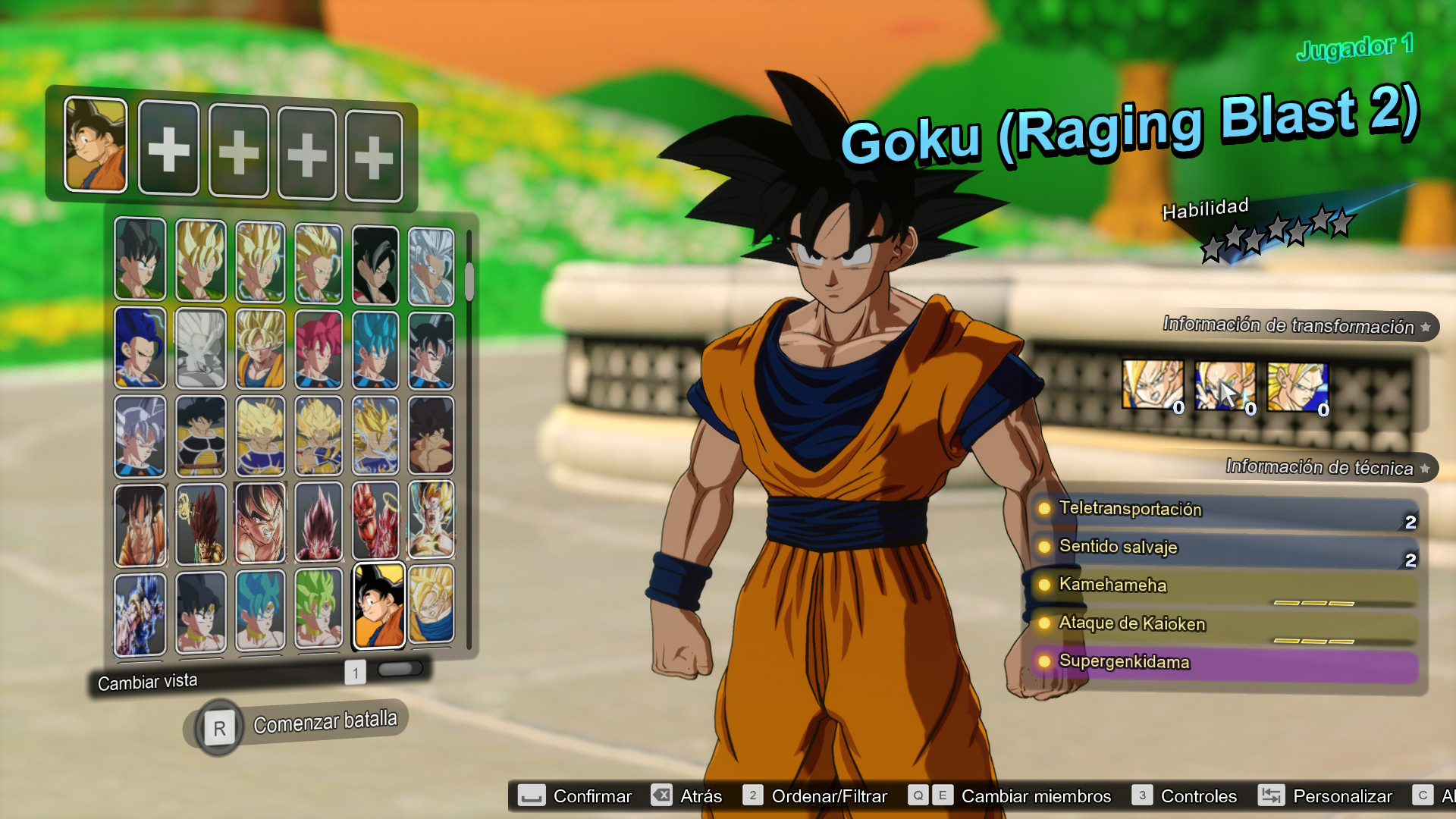The width and height of the screenshot is (1456, 819).
Task: Click the first empty plus team slot
Action: (168, 149)
